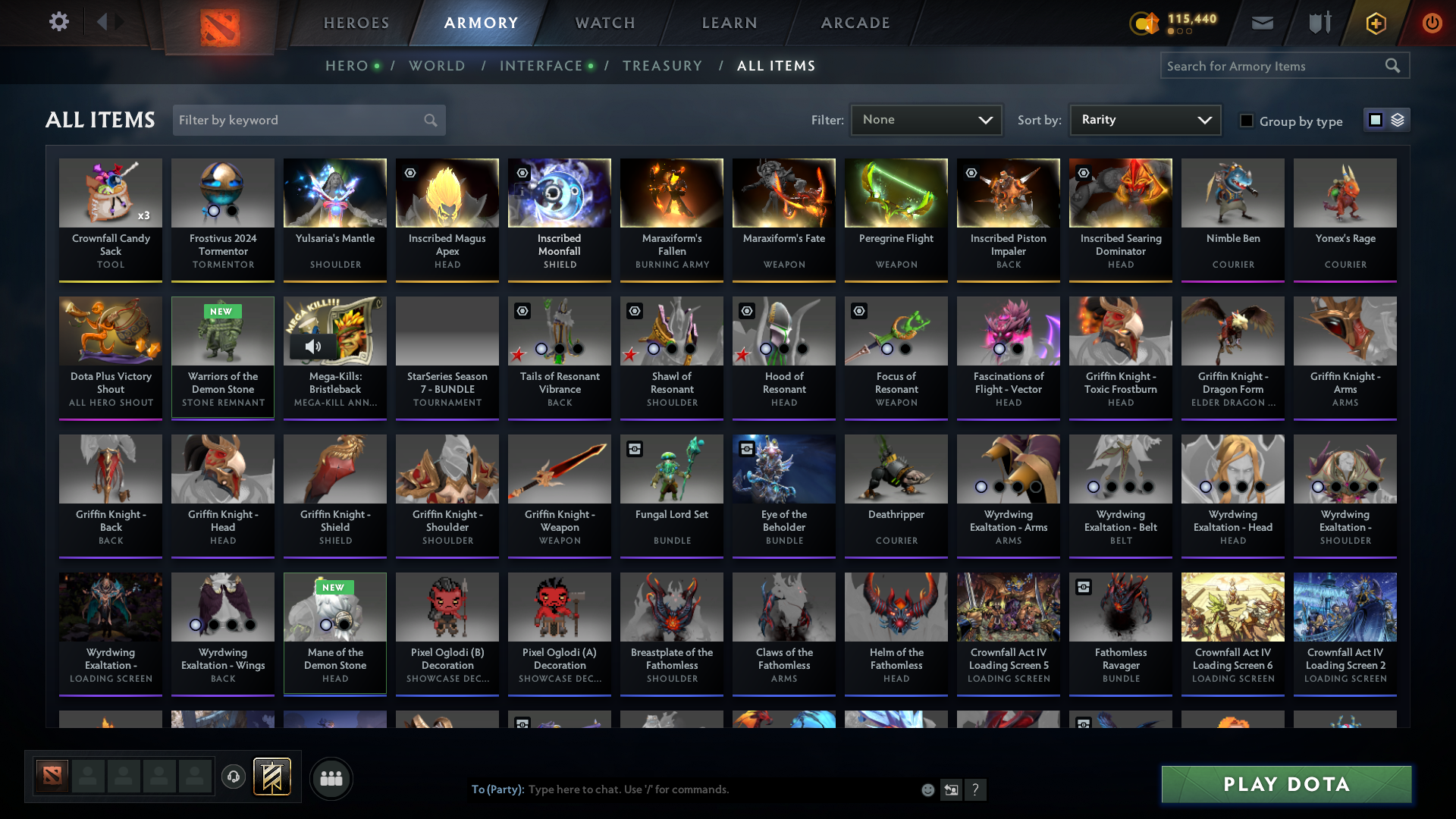Screen dimensions: 1456x819
Task: Click the headset voice chat icon
Action: pos(234,777)
